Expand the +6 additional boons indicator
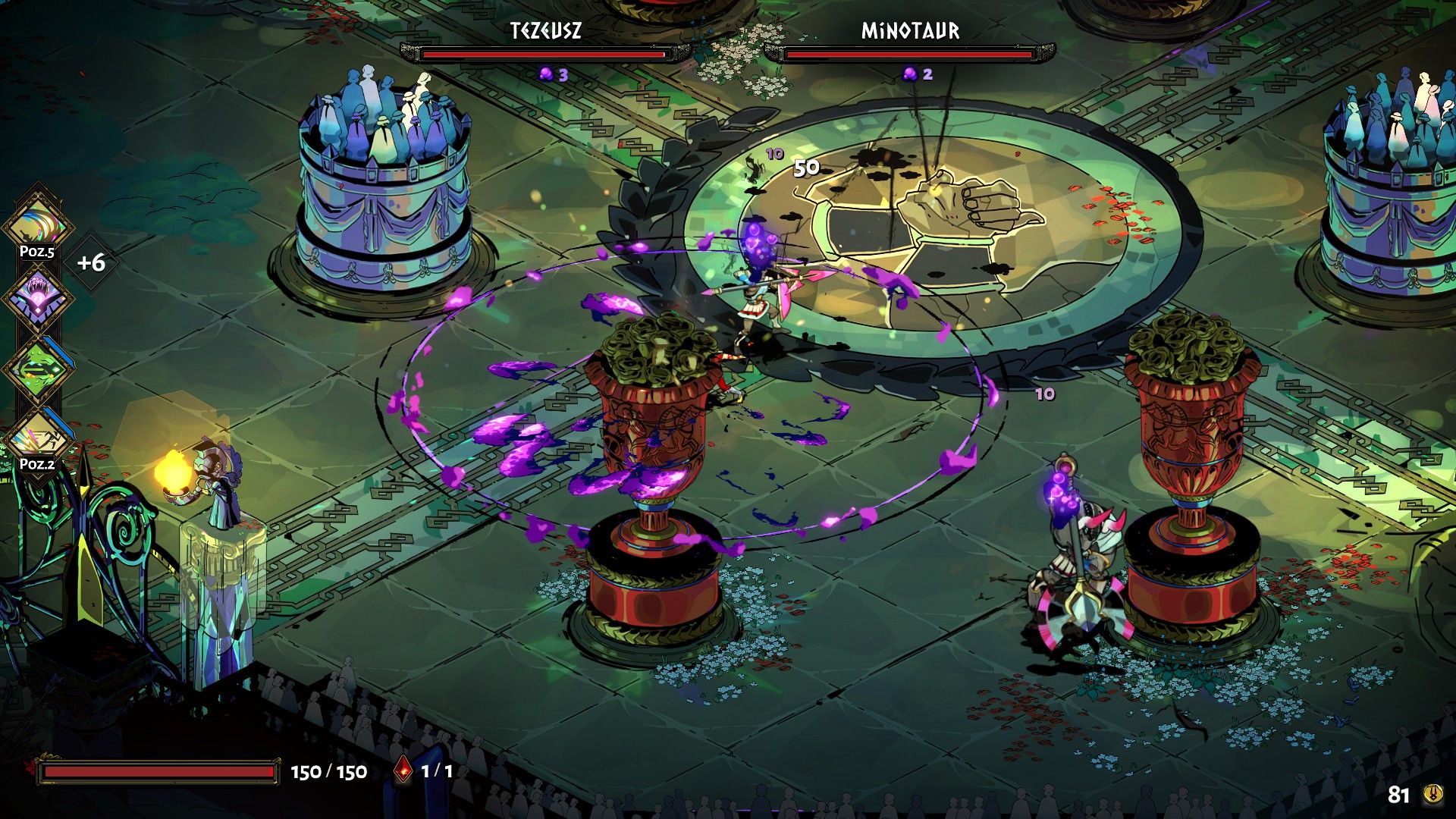This screenshot has width=1456, height=819. click(x=91, y=263)
